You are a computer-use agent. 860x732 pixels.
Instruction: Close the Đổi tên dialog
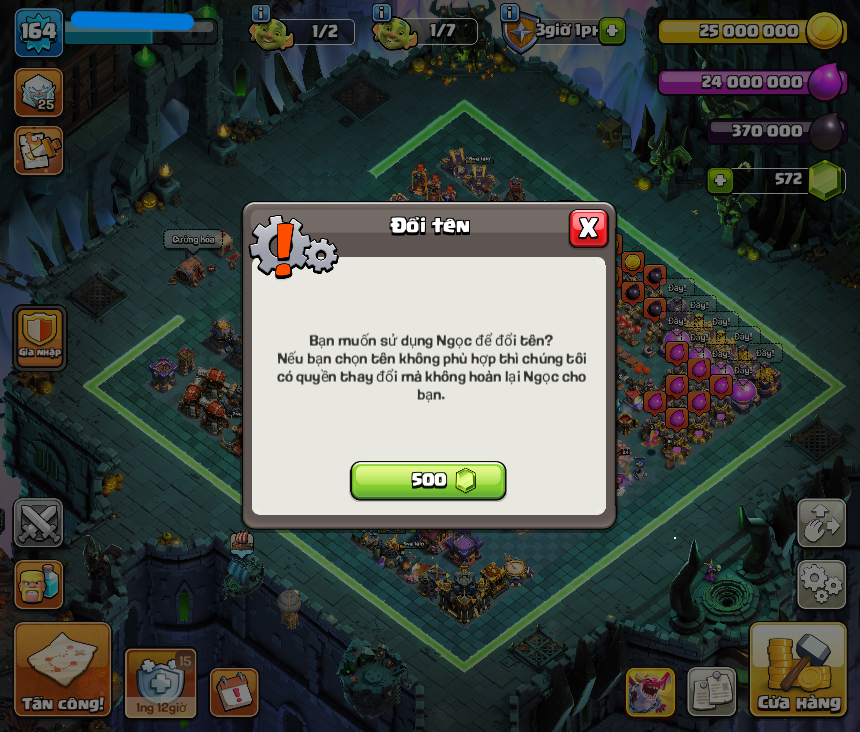pyautogui.click(x=588, y=228)
